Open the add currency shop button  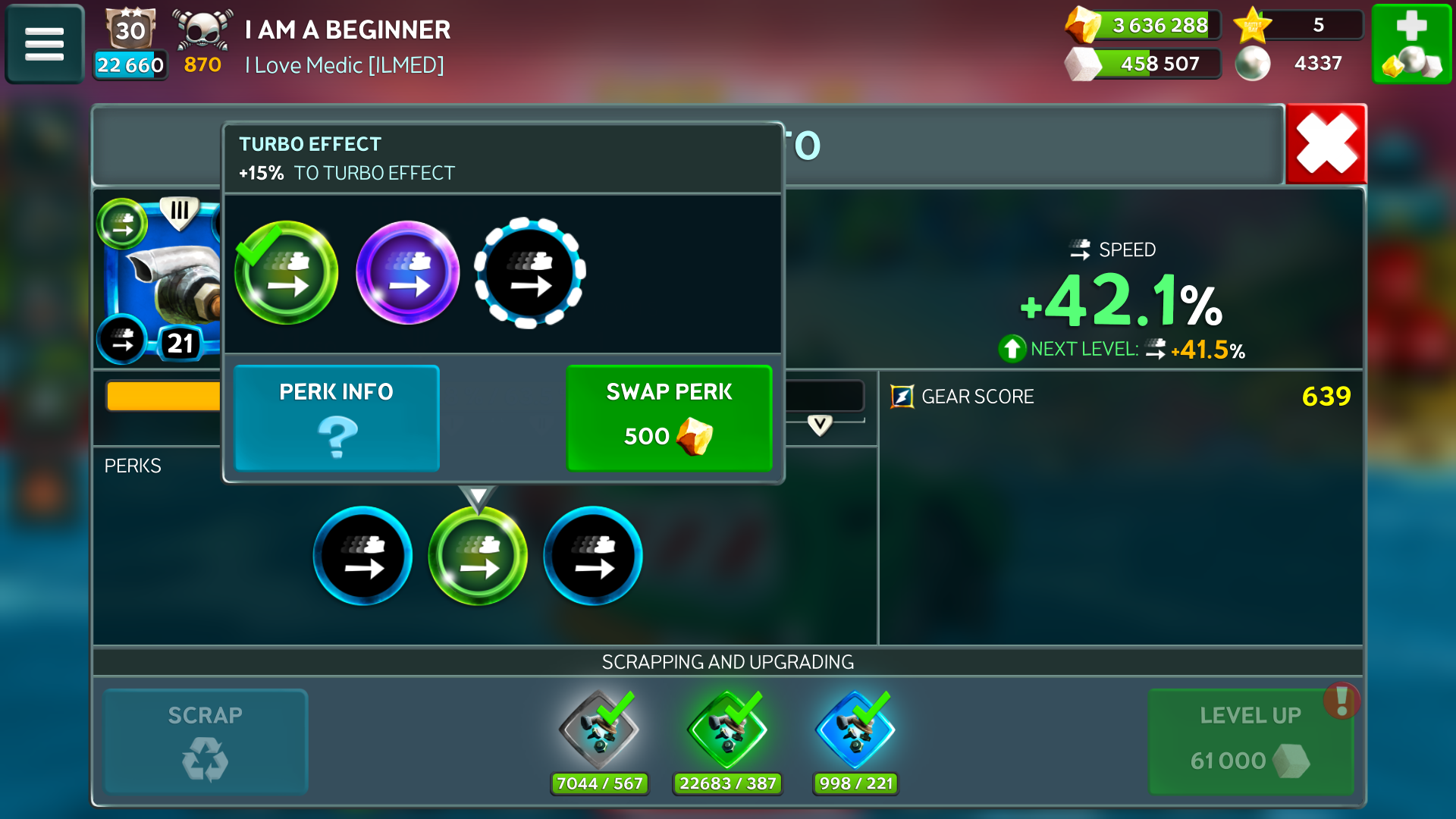pos(1411,44)
